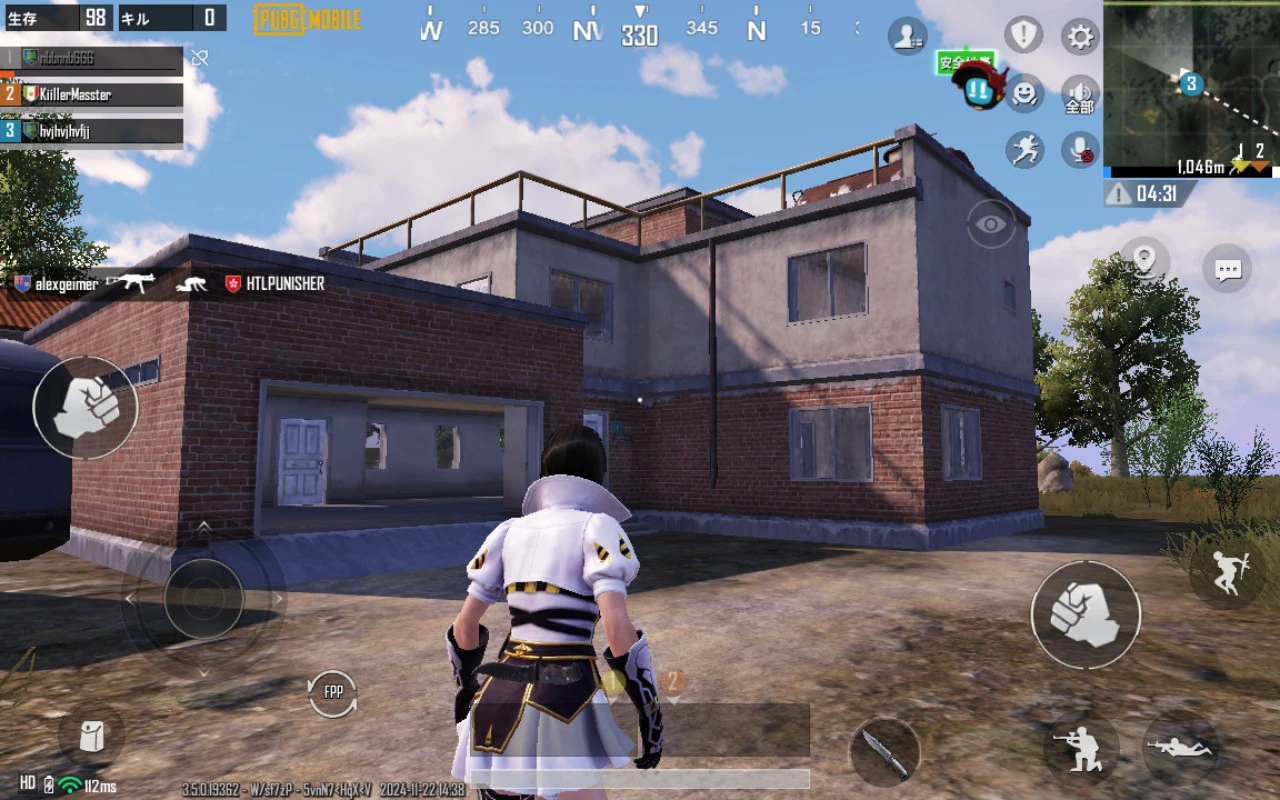Viewport: 1280px width, 800px height.
Task: Place a map marker with the pin button
Action: [1145, 260]
